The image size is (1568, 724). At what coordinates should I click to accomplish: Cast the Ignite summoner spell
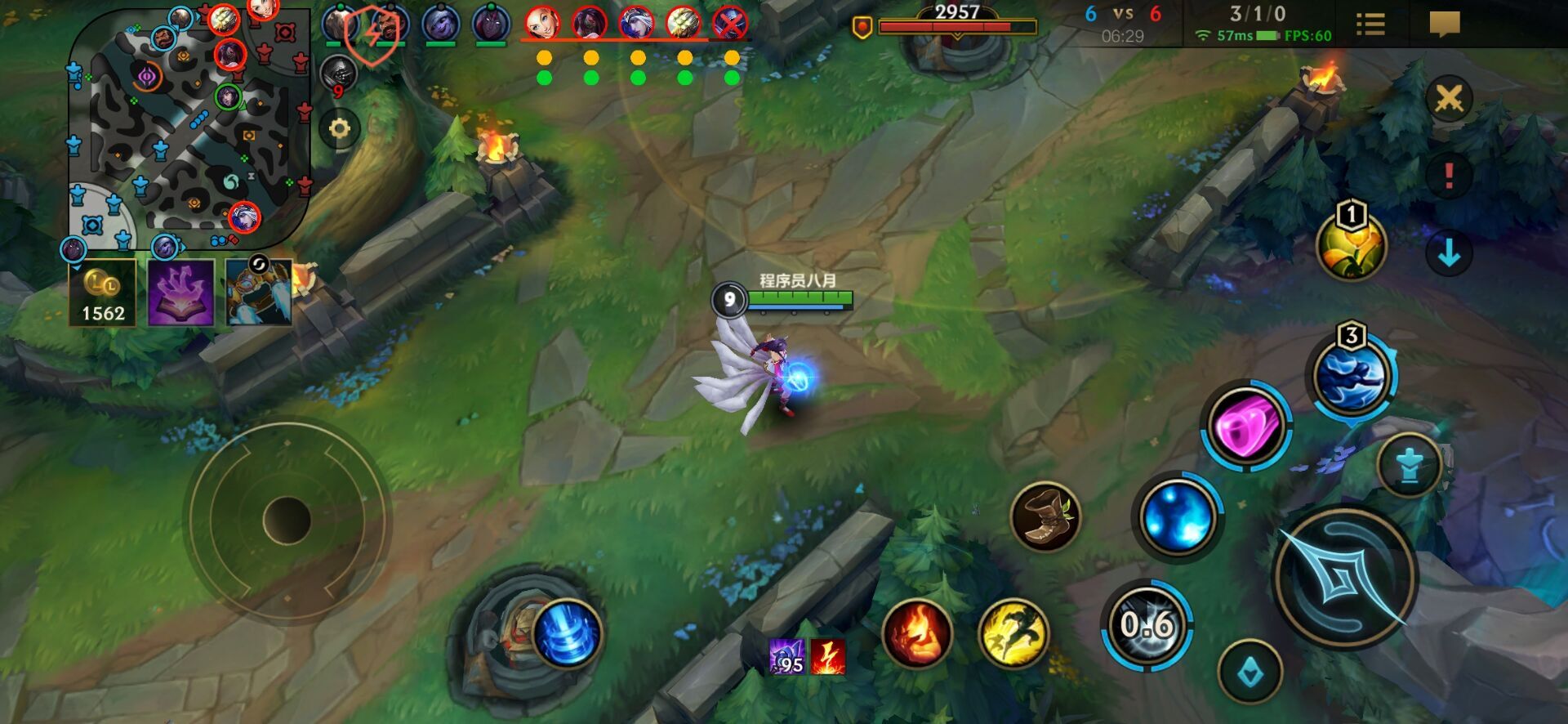click(x=916, y=633)
